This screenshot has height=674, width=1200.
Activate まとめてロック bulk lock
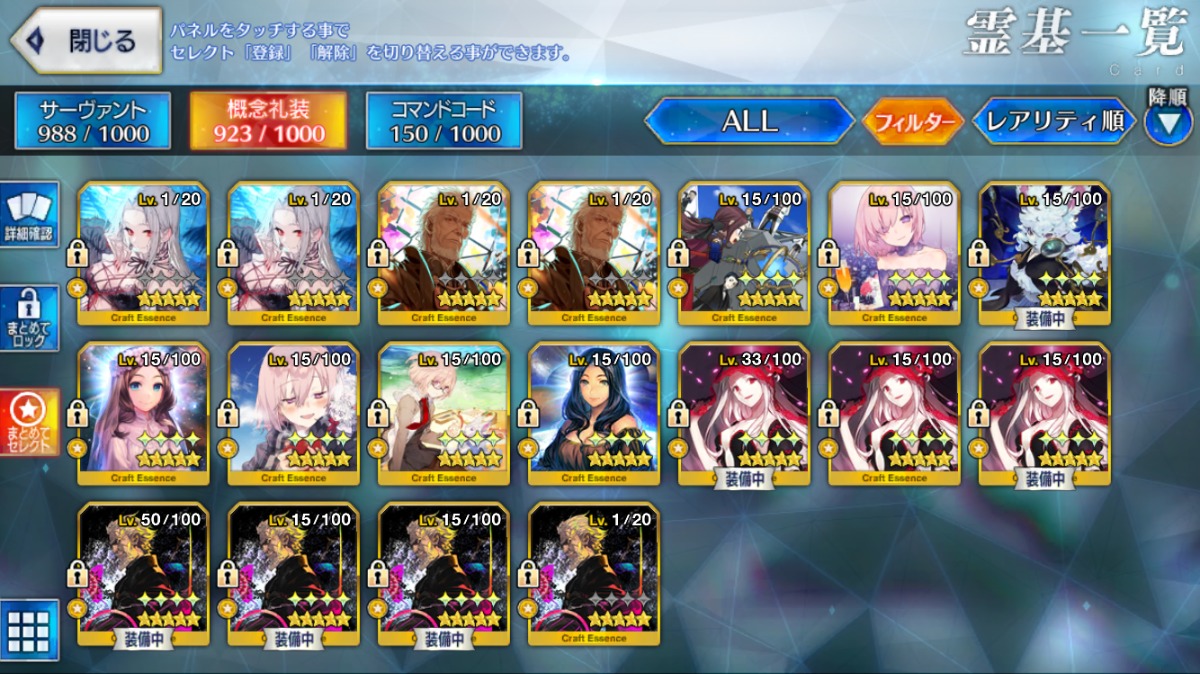click(29, 320)
